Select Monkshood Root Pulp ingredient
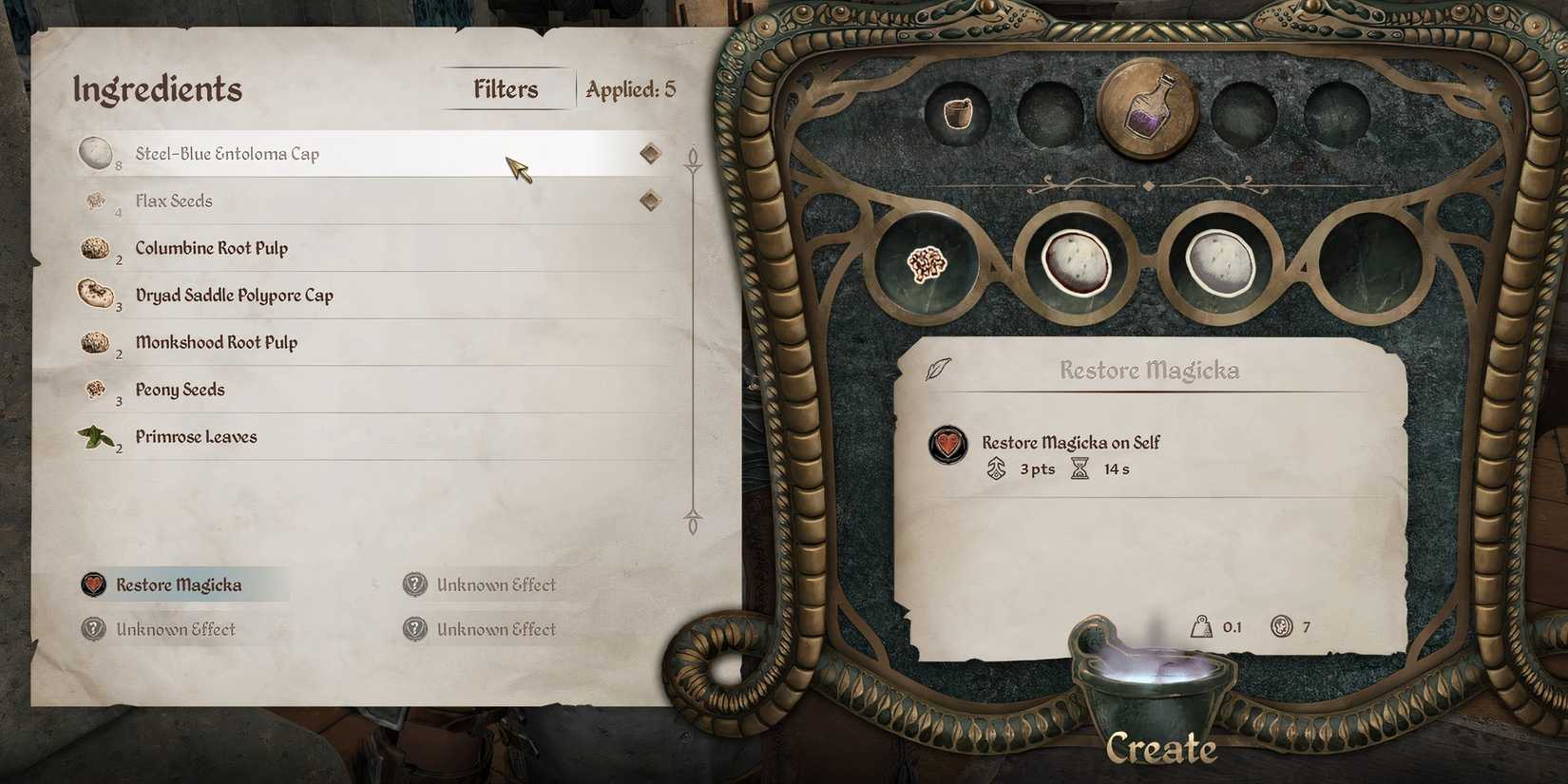Screen dimensions: 1568x784 pos(218,342)
